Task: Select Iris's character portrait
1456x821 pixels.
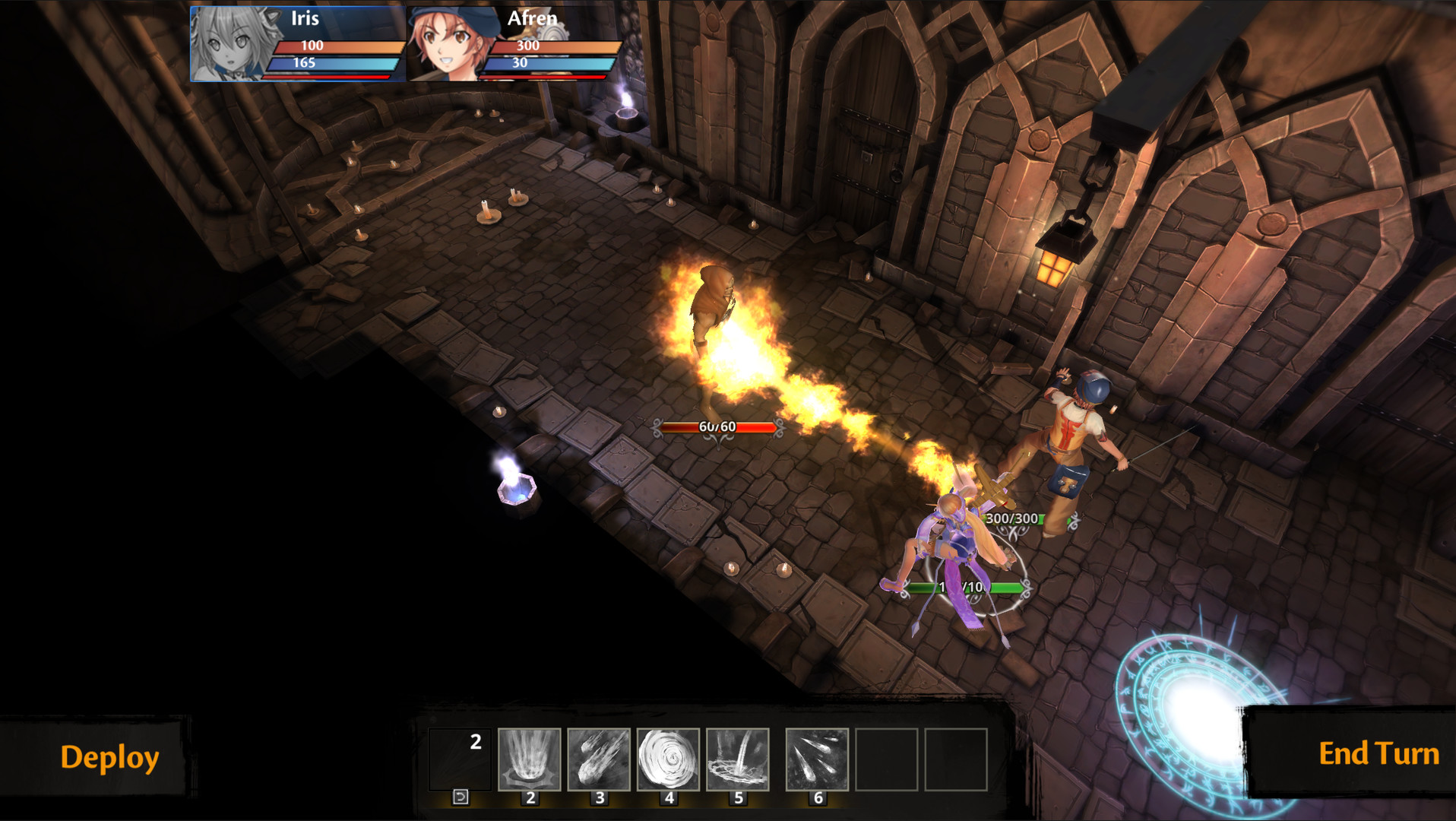Action: click(231, 43)
